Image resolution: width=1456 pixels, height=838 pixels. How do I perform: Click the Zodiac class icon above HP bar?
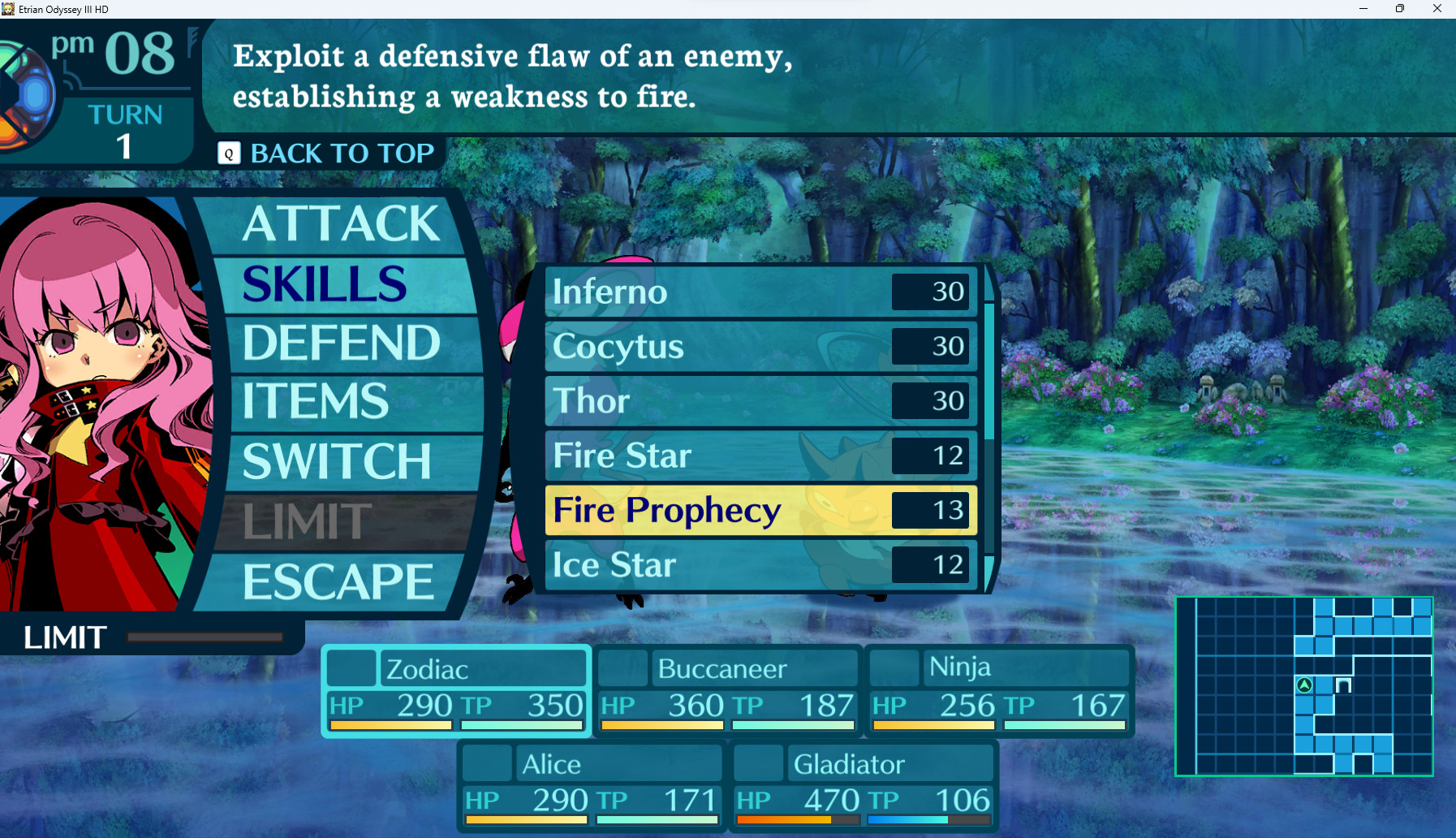(x=351, y=669)
